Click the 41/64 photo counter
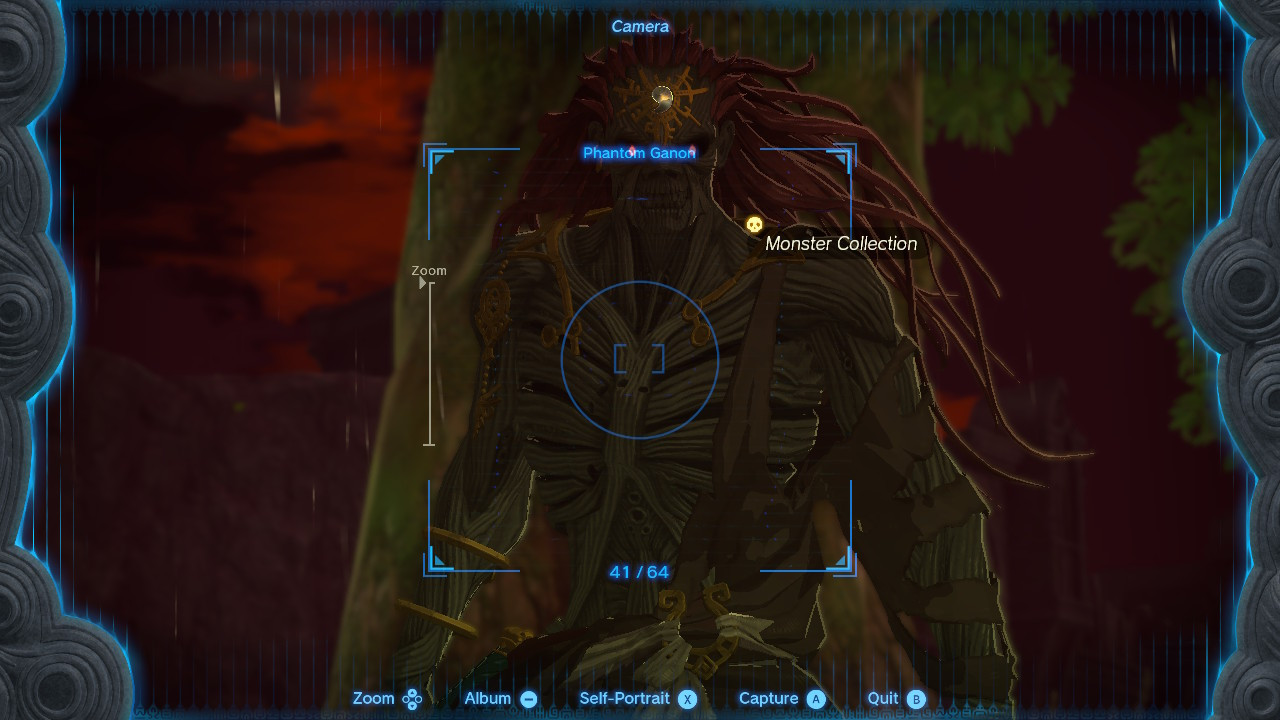 [x=640, y=571]
